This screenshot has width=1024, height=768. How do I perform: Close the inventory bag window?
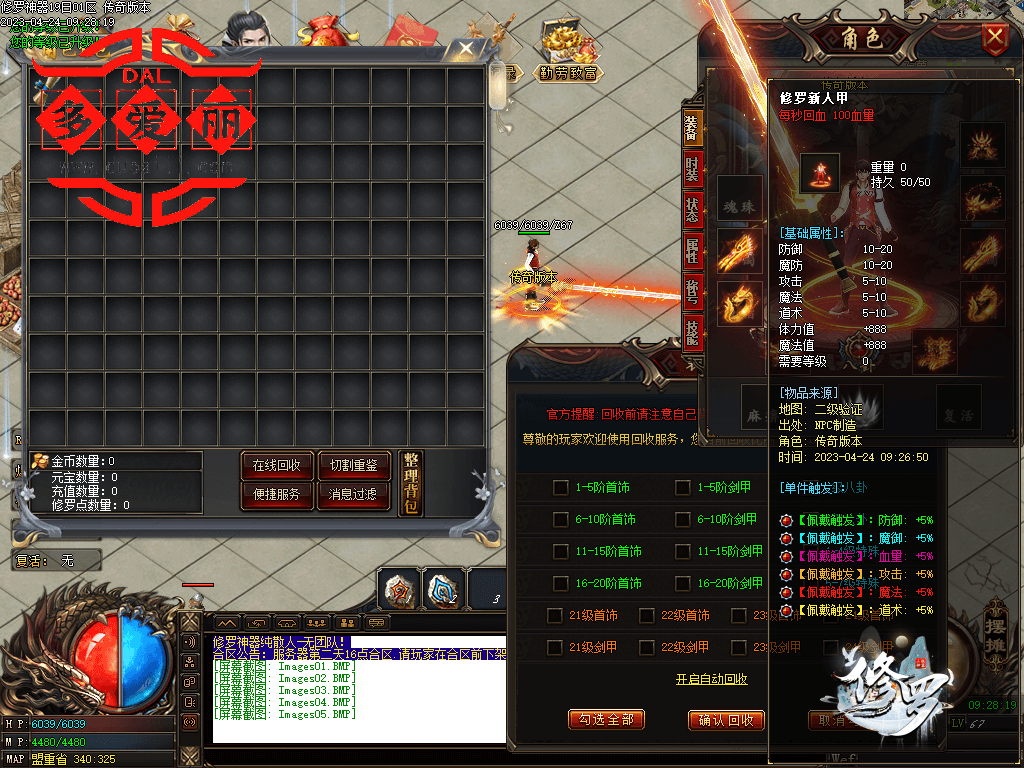coord(466,51)
